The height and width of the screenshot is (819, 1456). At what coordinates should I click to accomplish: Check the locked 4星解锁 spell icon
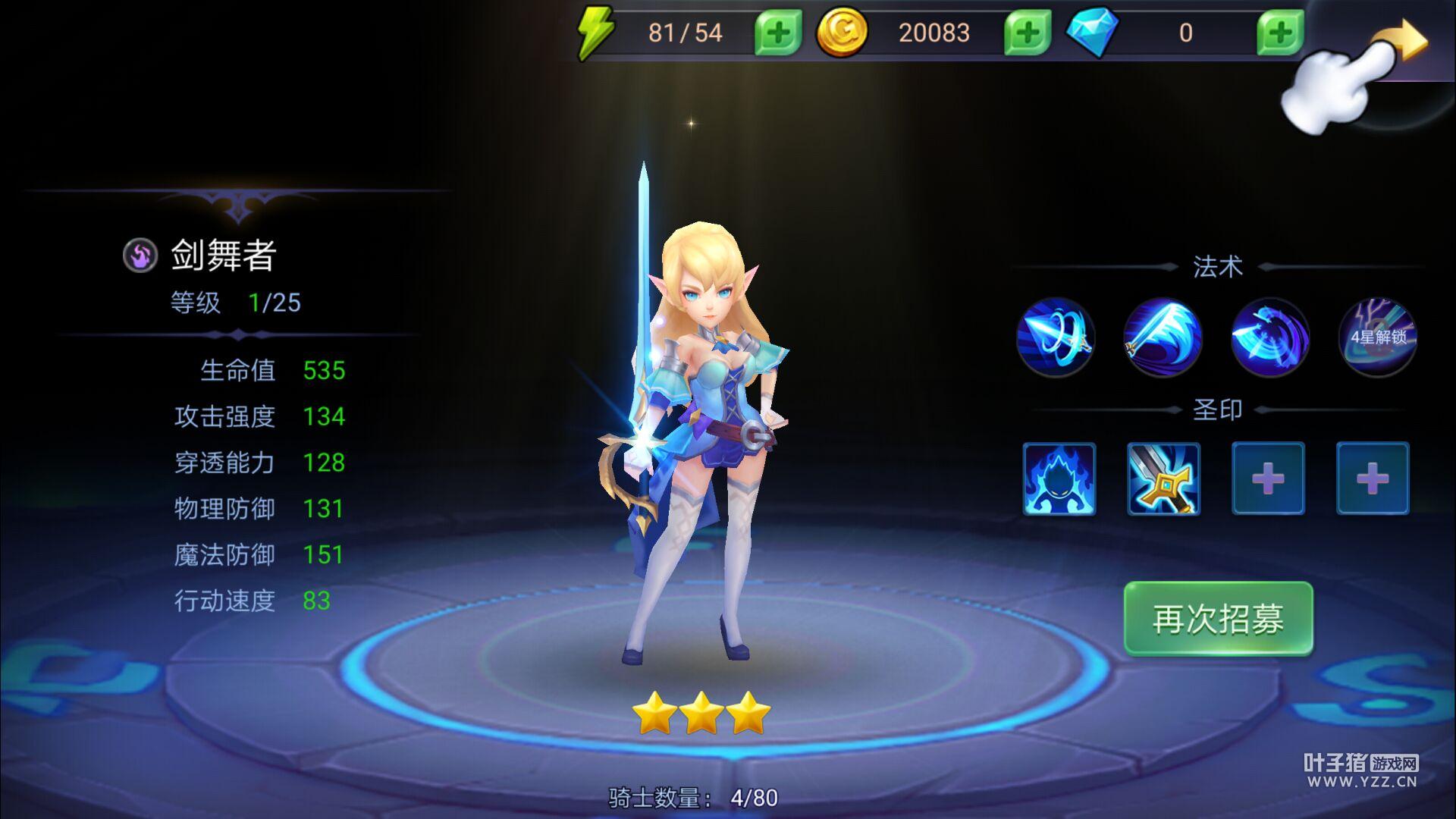pos(1378,337)
